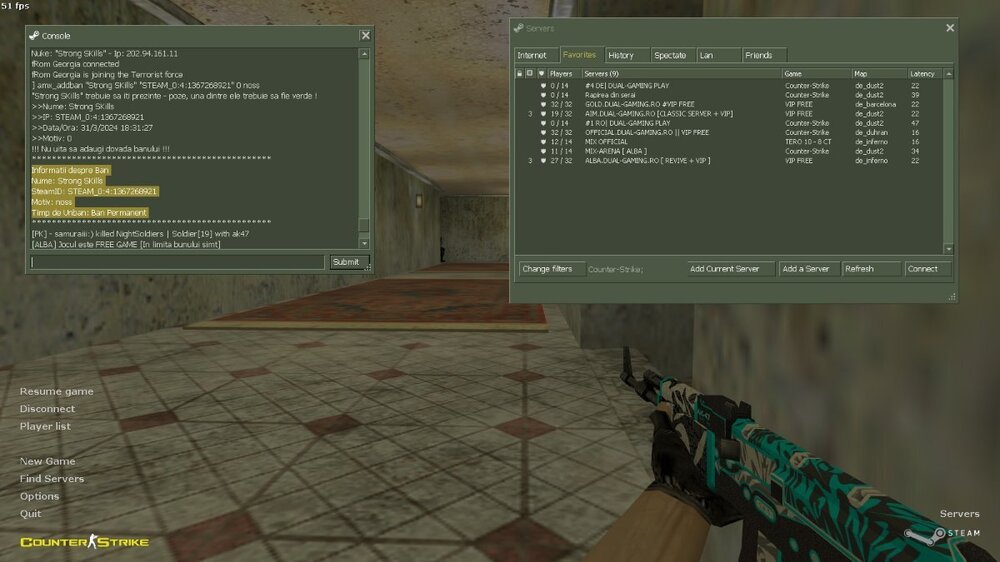Open Change filters
1000x562 pixels.
547,269
